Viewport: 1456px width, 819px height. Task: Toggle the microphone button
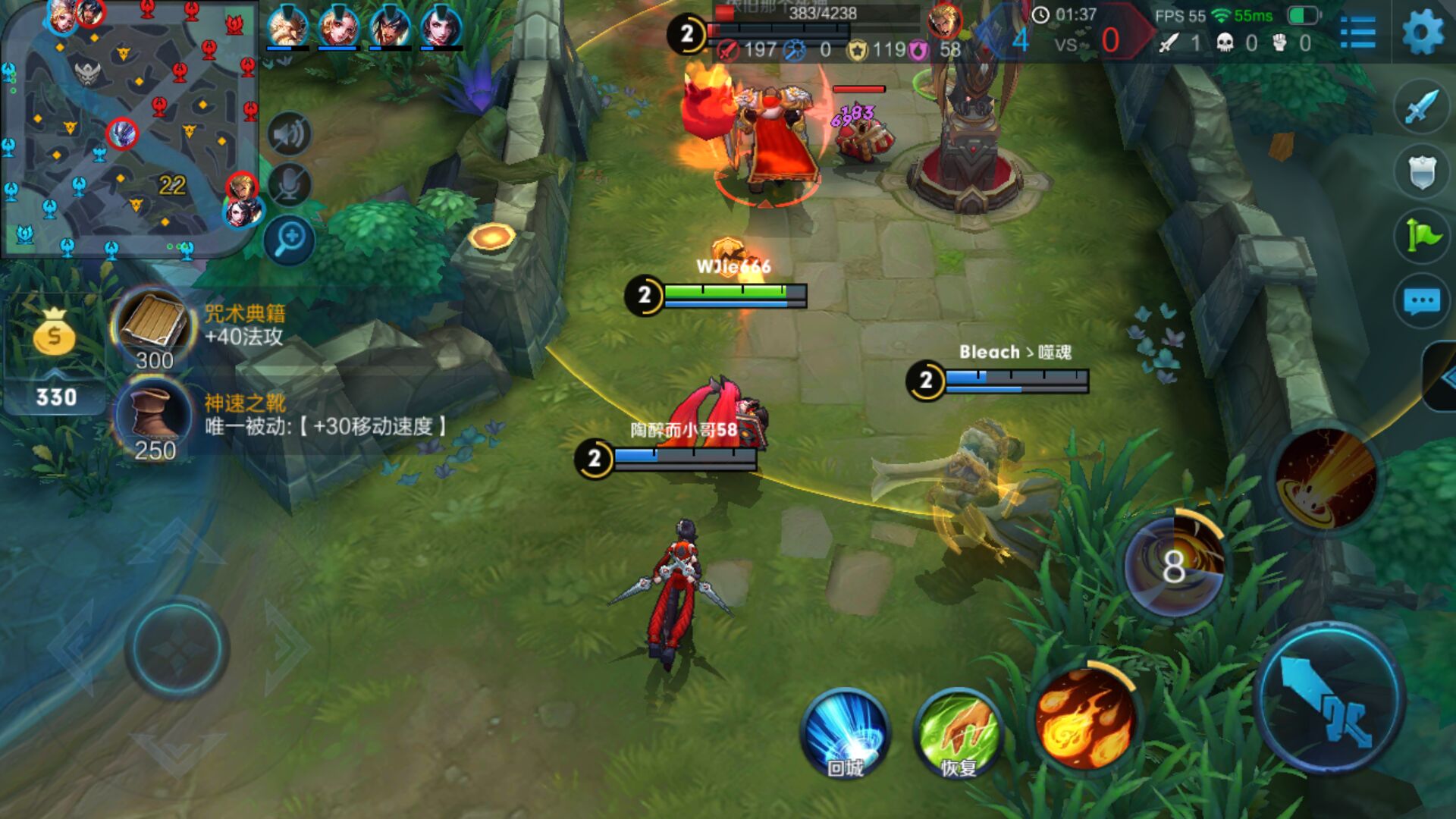pyautogui.click(x=289, y=184)
